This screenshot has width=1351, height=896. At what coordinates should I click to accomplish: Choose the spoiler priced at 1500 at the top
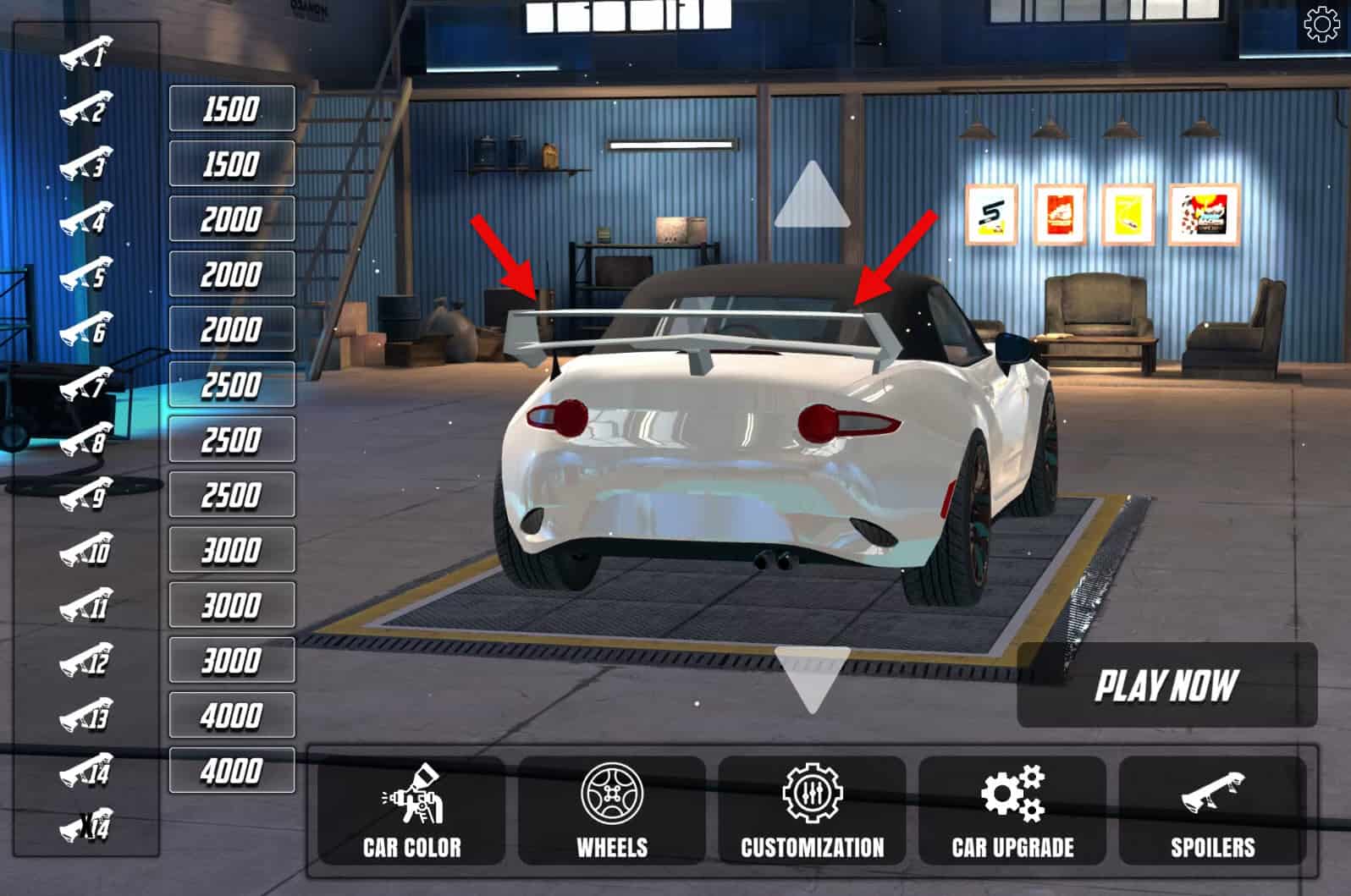click(x=229, y=107)
